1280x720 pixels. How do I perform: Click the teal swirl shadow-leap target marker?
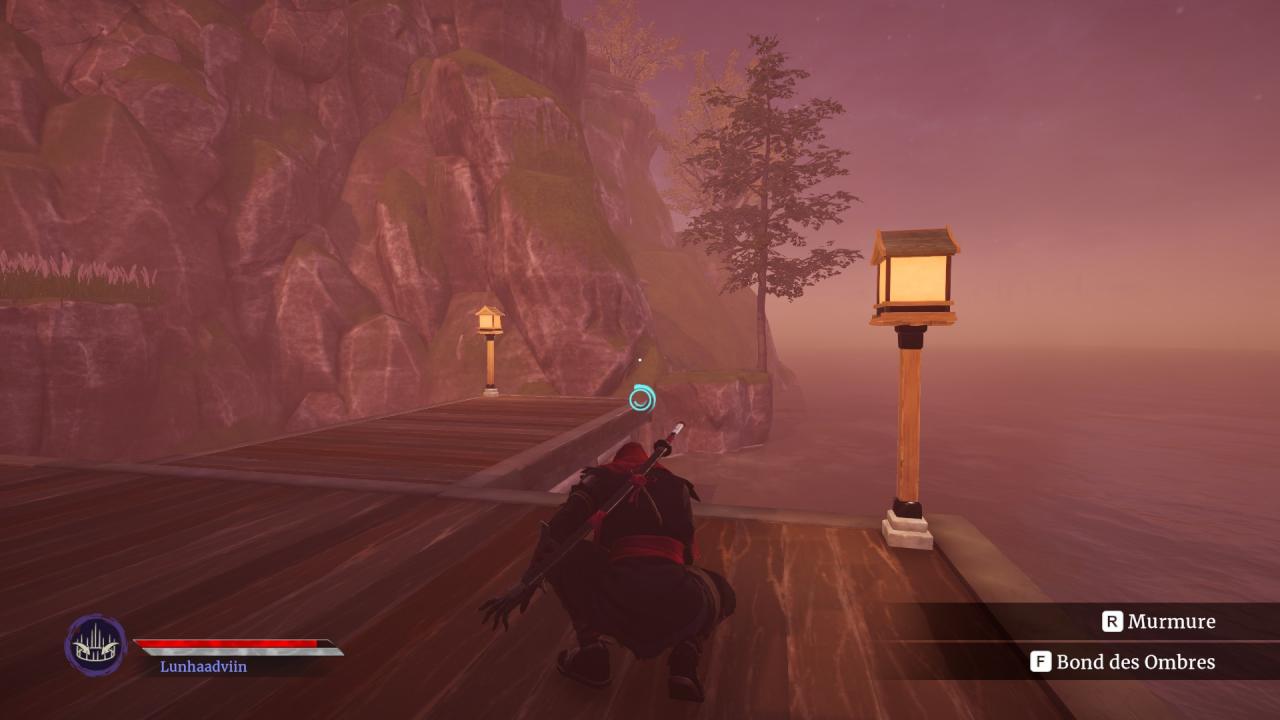642,399
